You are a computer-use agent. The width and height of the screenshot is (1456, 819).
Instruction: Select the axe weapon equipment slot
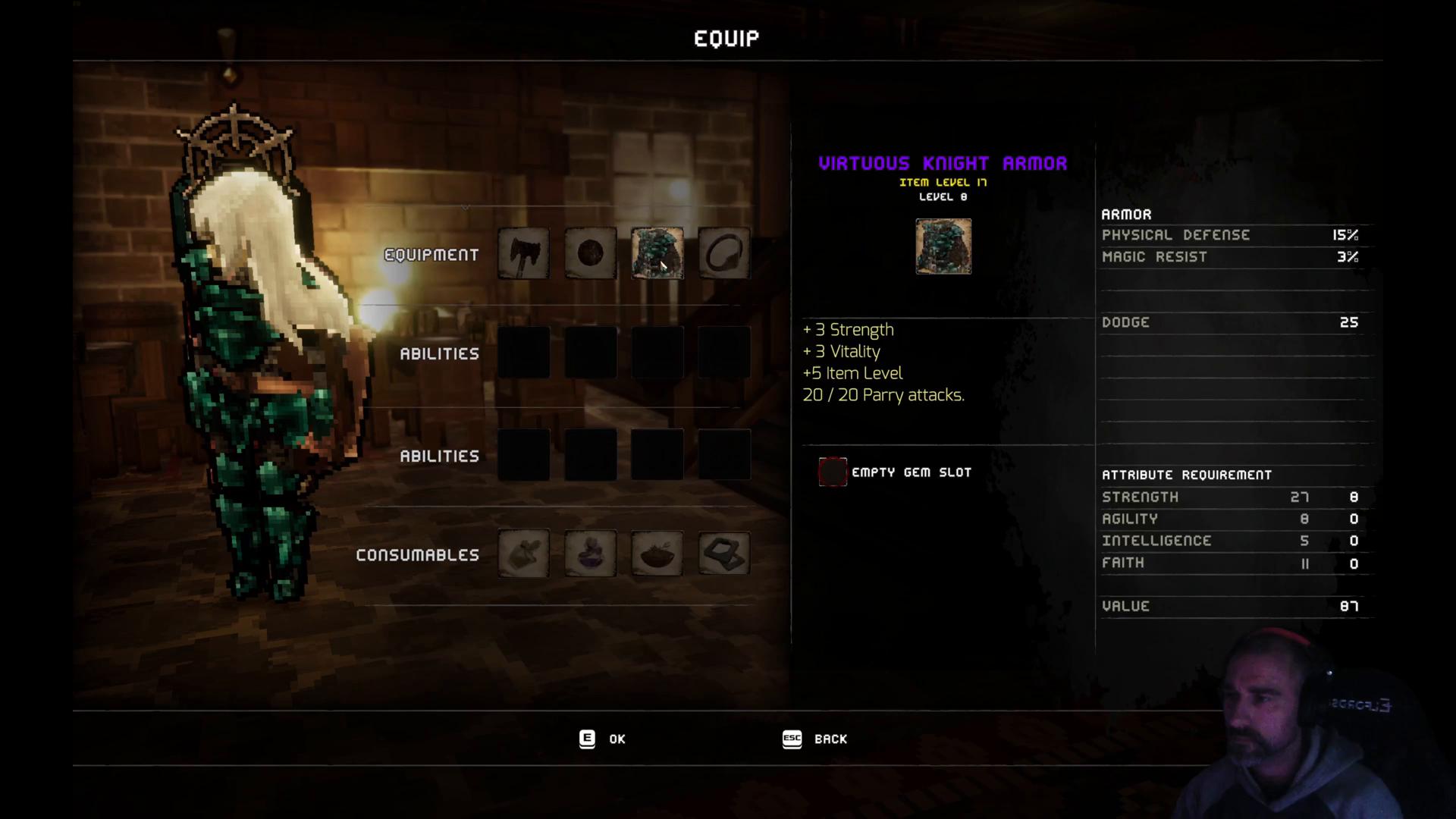(523, 253)
